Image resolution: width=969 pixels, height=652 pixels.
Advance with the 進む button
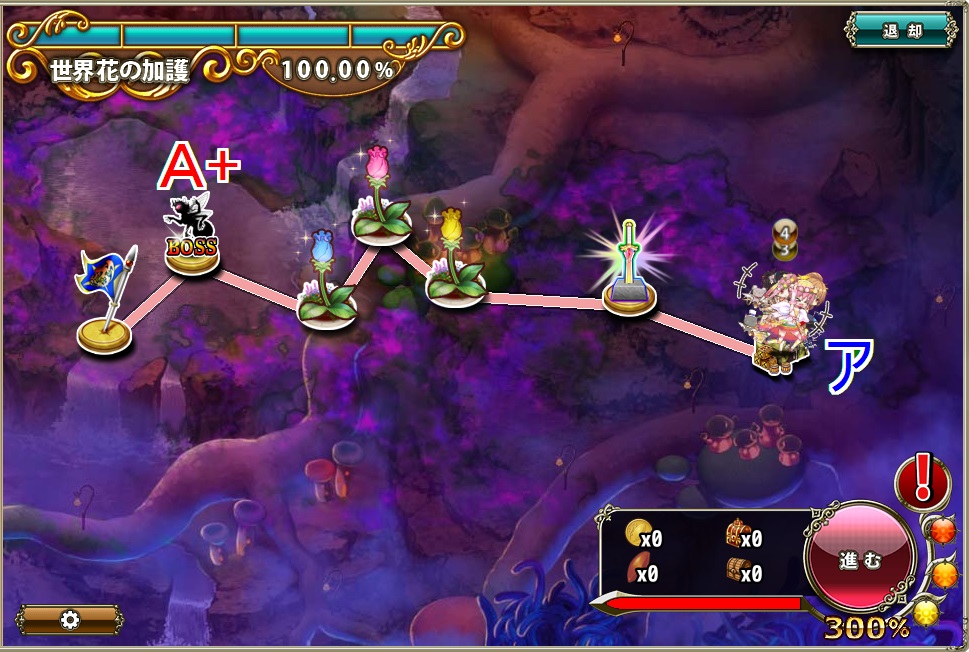pyautogui.click(x=861, y=560)
